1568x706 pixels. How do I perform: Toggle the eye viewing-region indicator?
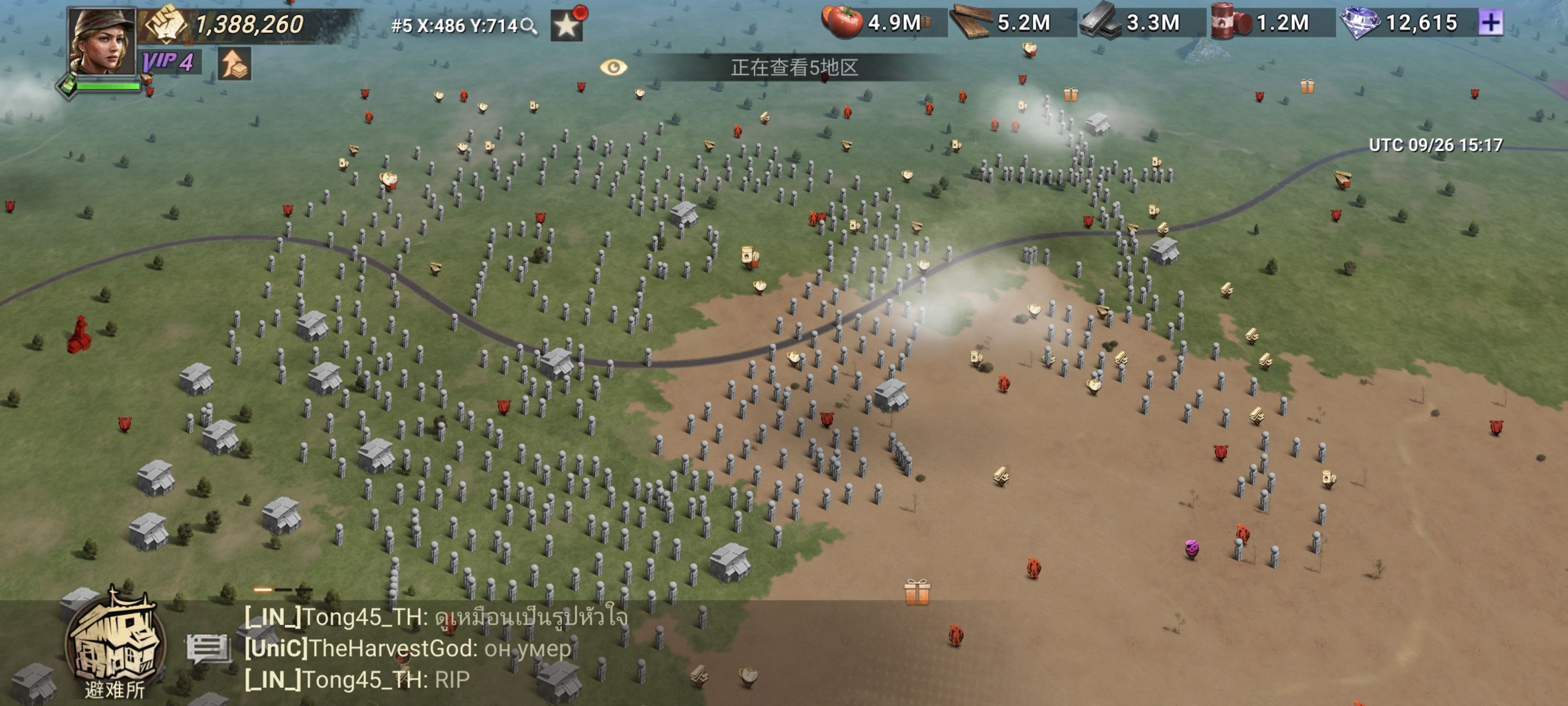tap(613, 67)
